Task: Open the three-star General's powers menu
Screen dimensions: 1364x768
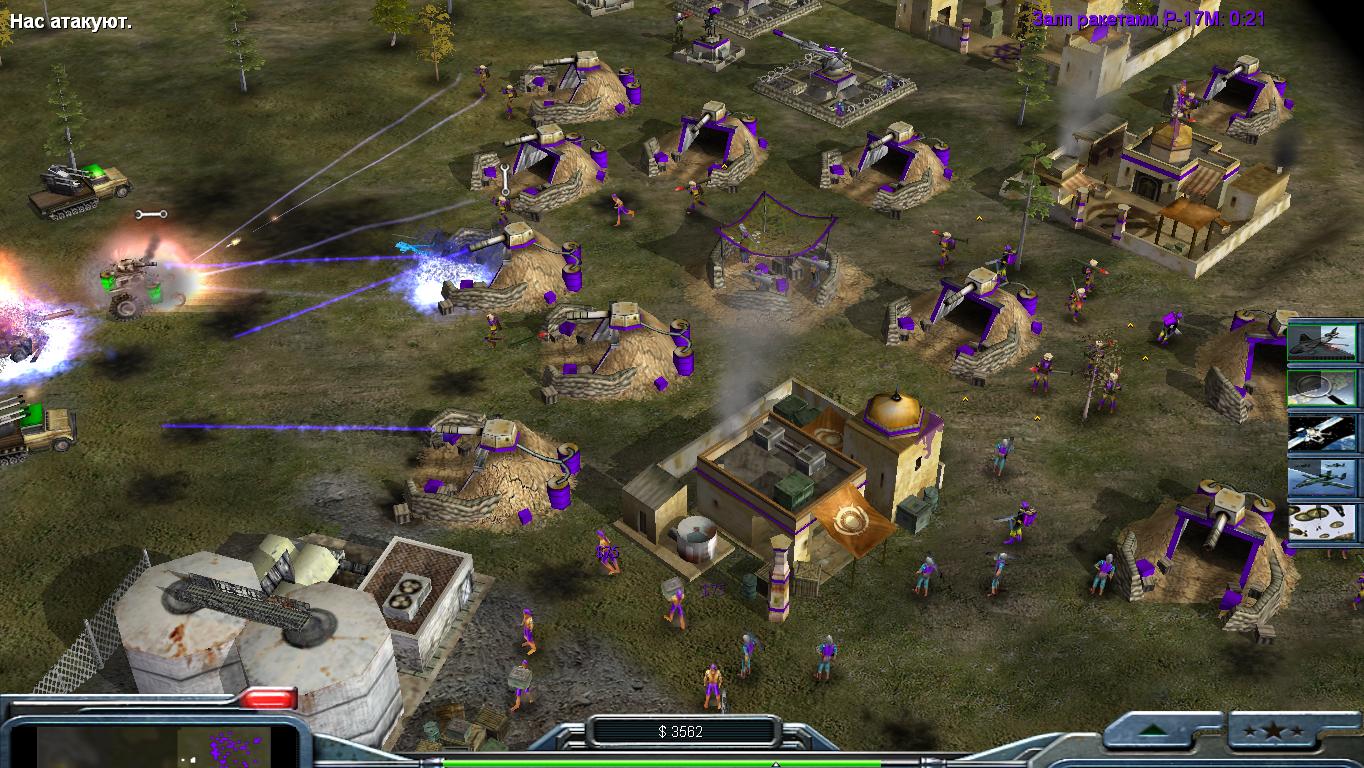Action: (x=1284, y=731)
